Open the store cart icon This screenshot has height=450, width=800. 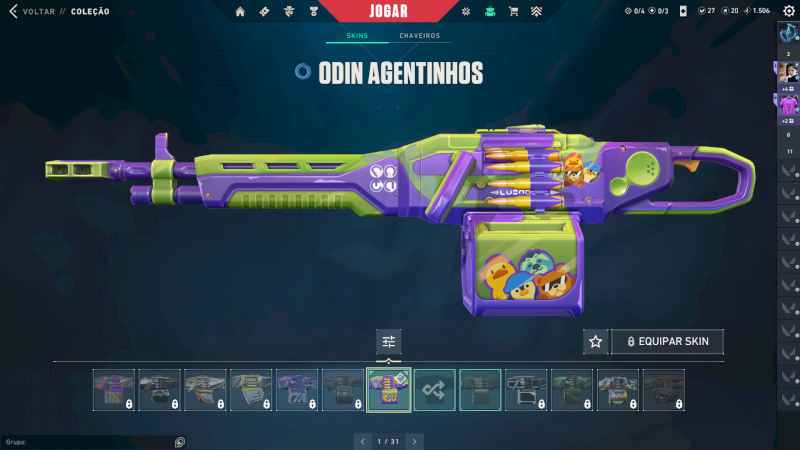[x=513, y=12]
